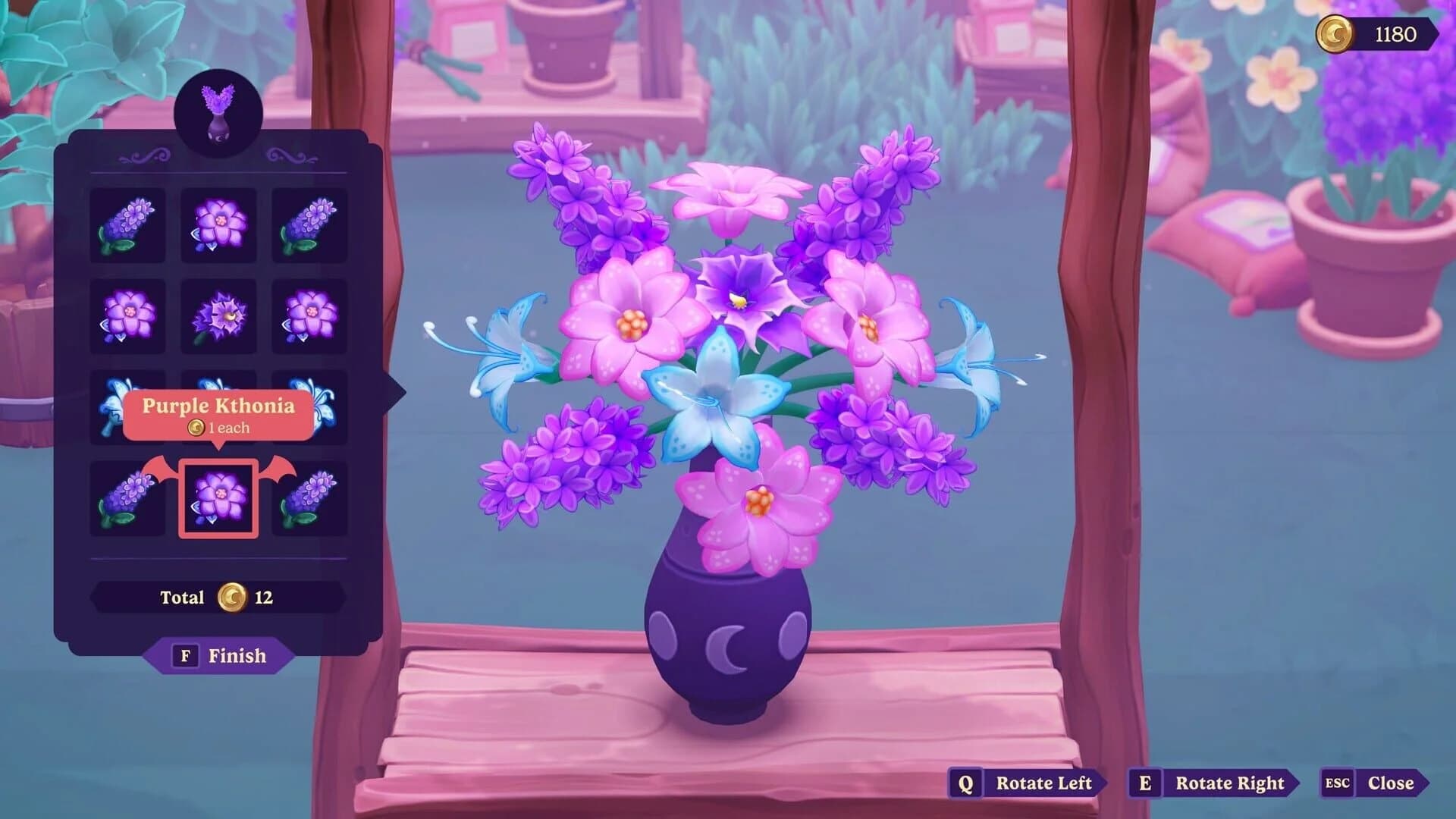Pick the kthonia flower on the second row right
Image resolution: width=1456 pixels, height=819 pixels.
[x=311, y=315]
